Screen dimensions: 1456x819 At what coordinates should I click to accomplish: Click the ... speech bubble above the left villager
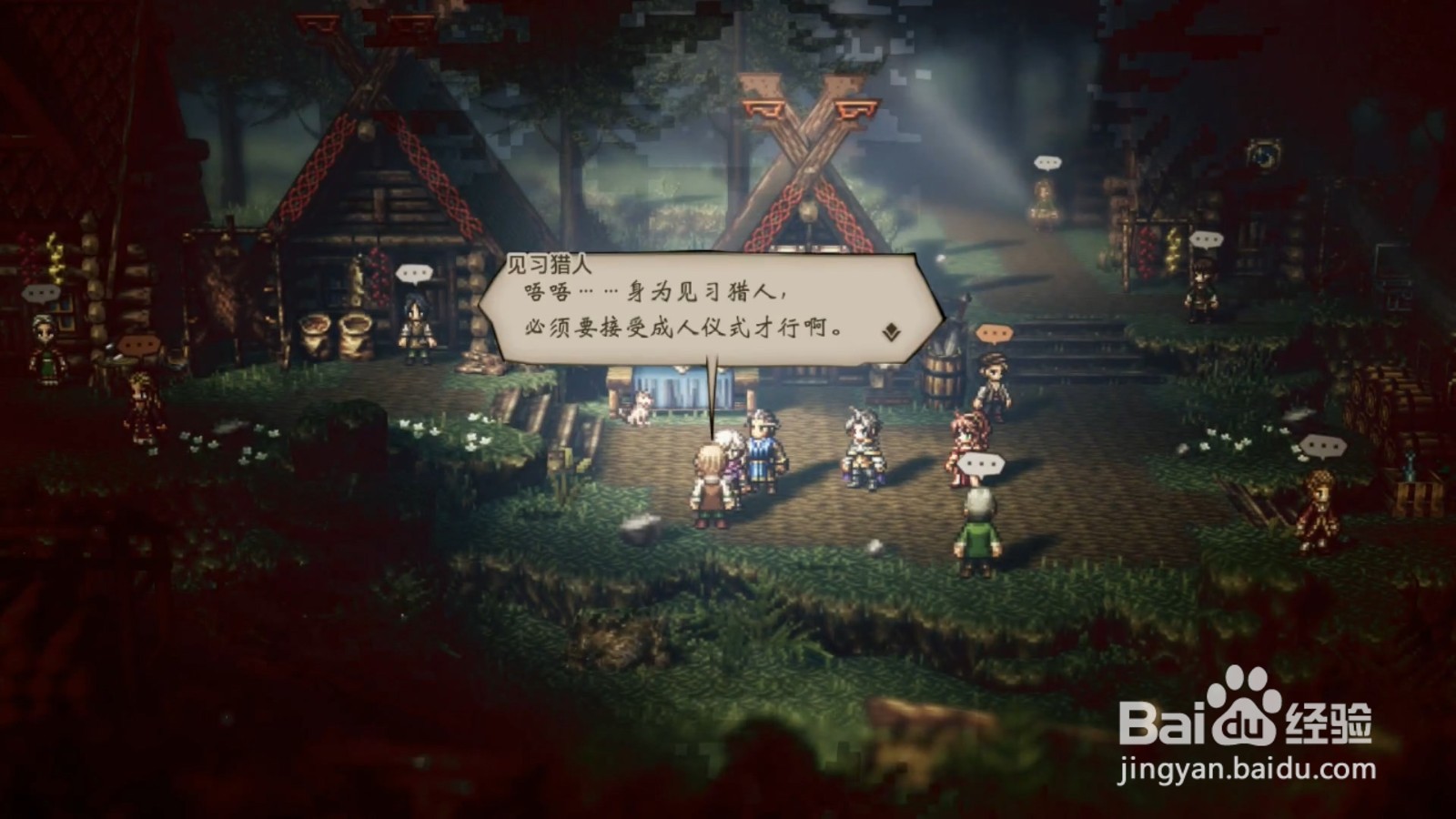coord(41,294)
